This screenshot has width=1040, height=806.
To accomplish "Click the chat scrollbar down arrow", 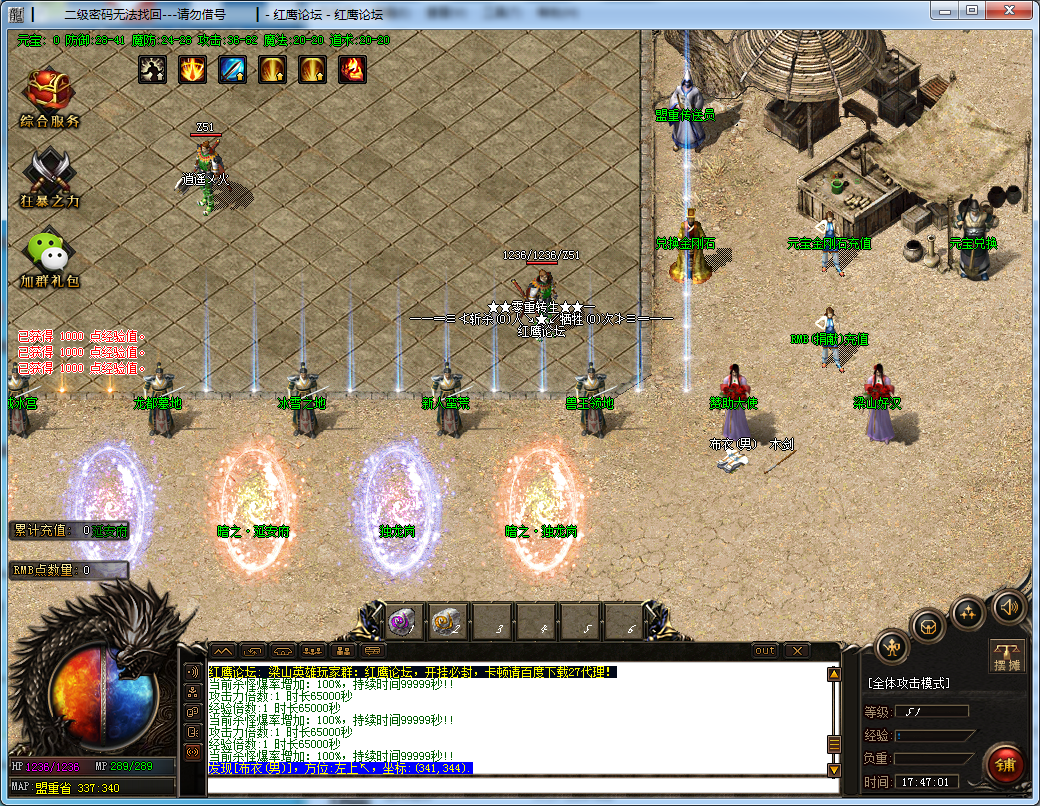I will pos(833,770).
